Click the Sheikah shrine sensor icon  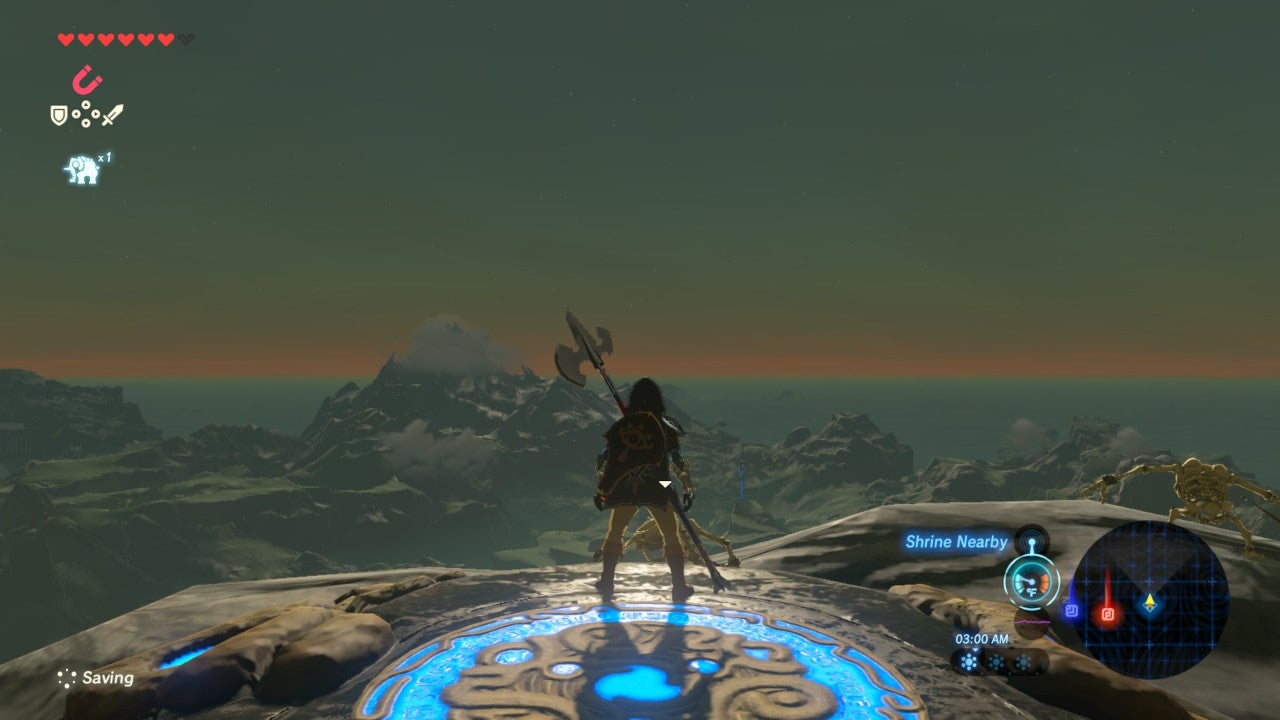click(x=1032, y=541)
